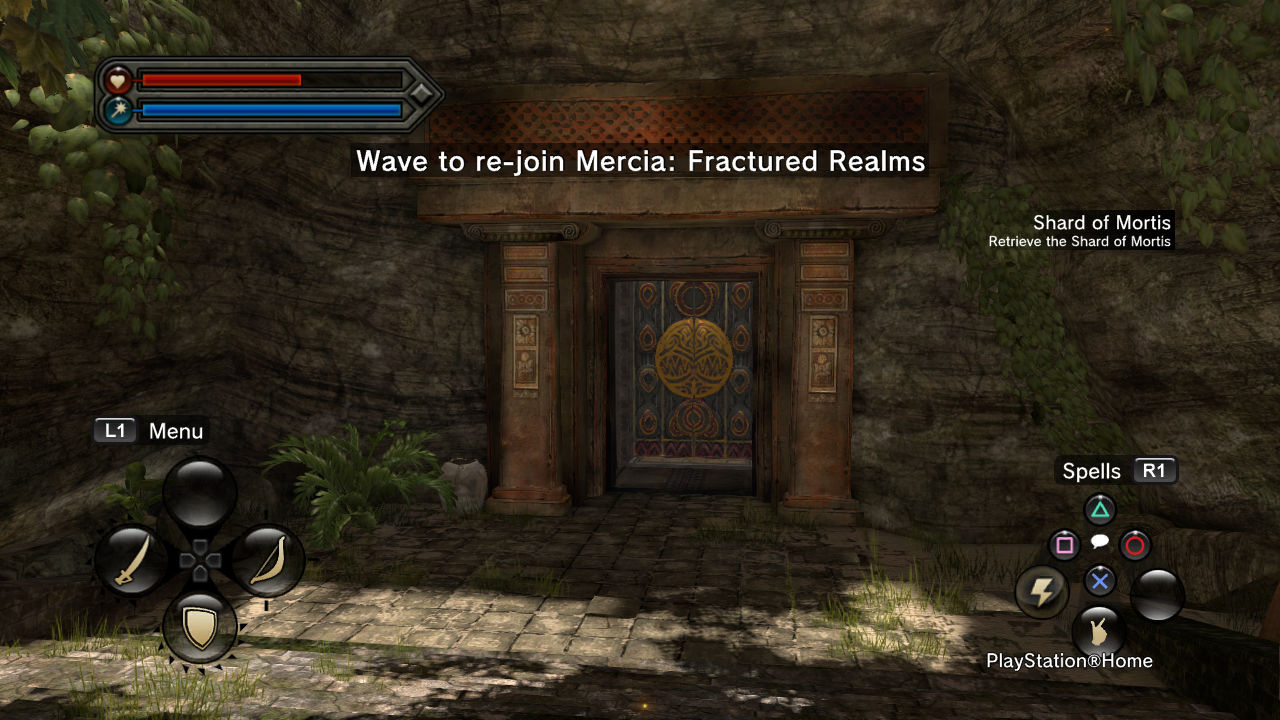Activate the shield slot

click(x=200, y=628)
